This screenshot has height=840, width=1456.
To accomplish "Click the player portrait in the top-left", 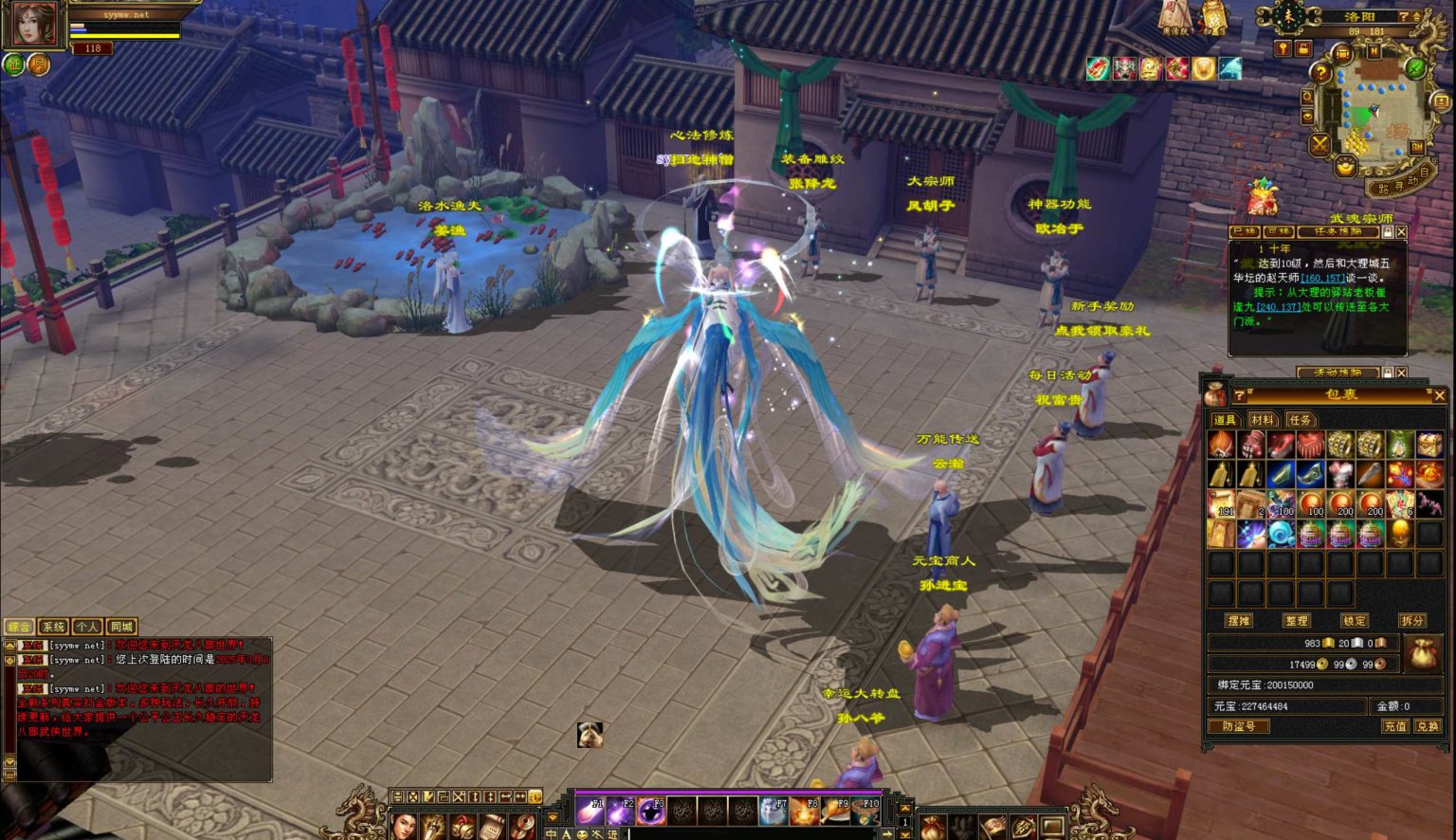I will pyautogui.click(x=34, y=26).
